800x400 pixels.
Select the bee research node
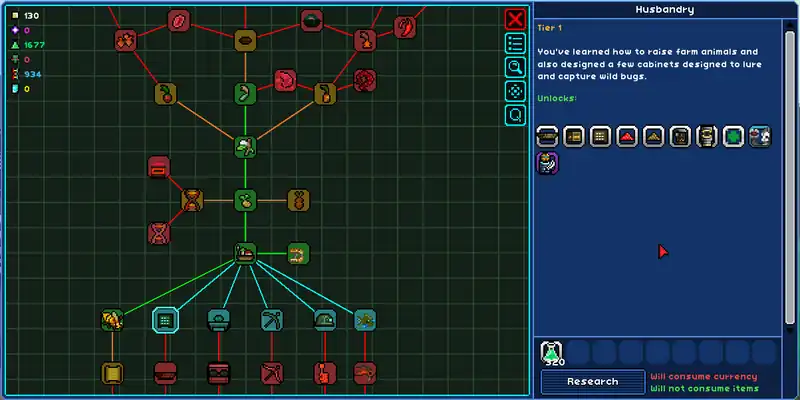click(112, 320)
